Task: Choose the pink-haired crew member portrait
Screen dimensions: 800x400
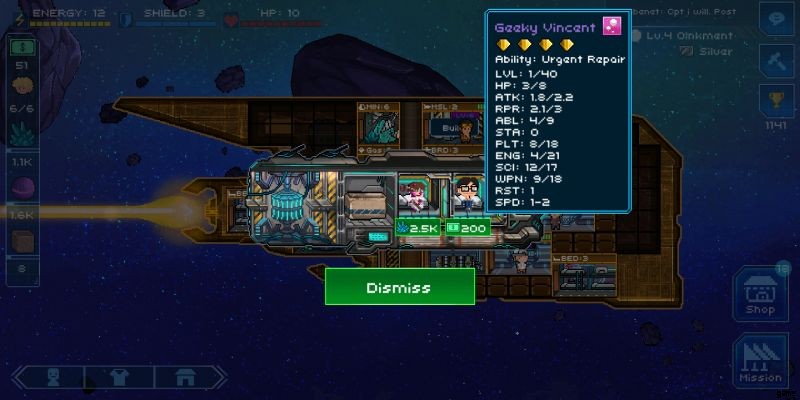Action: [414, 194]
